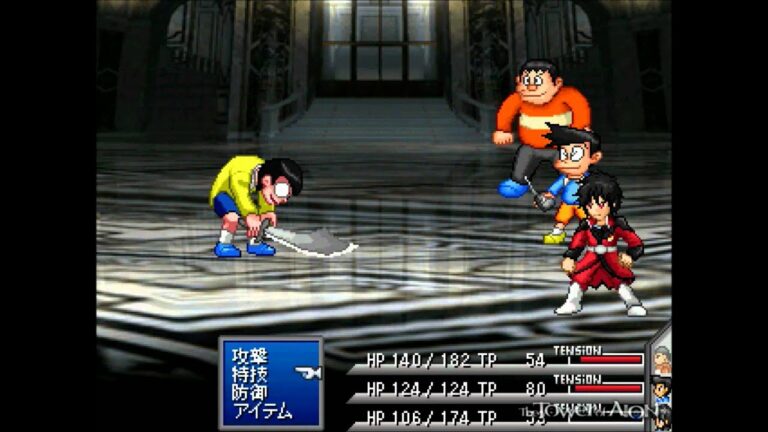Select the party row showing HP 106 / 174
The image size is (768, 432).
[495, 416]
